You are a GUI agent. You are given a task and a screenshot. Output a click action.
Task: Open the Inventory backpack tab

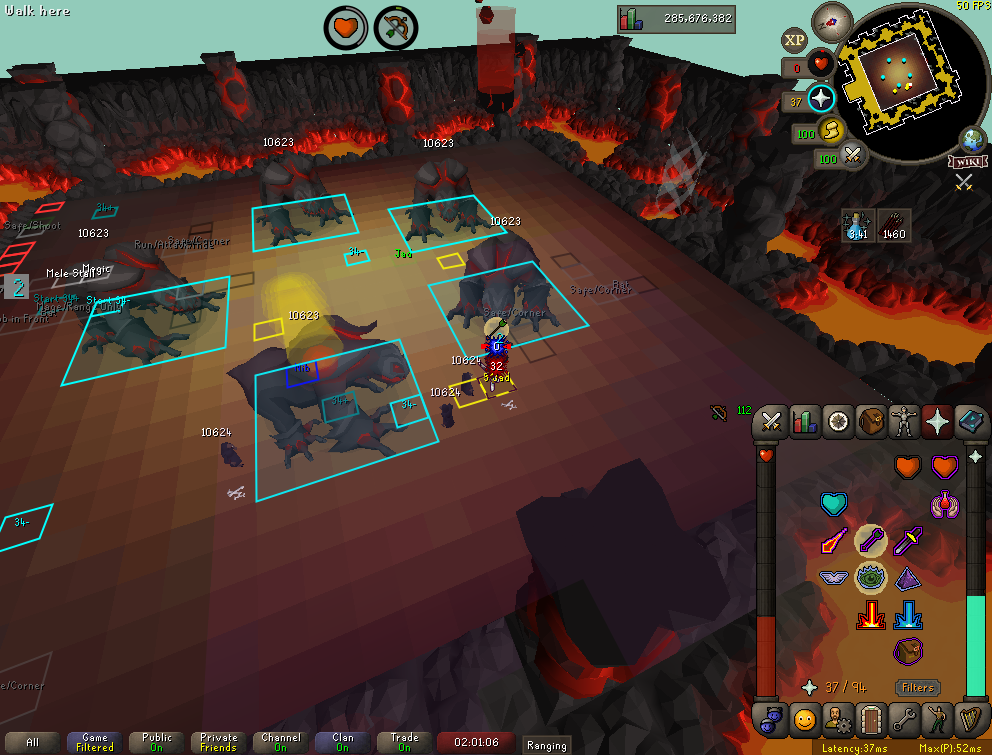tap(871, 422)
